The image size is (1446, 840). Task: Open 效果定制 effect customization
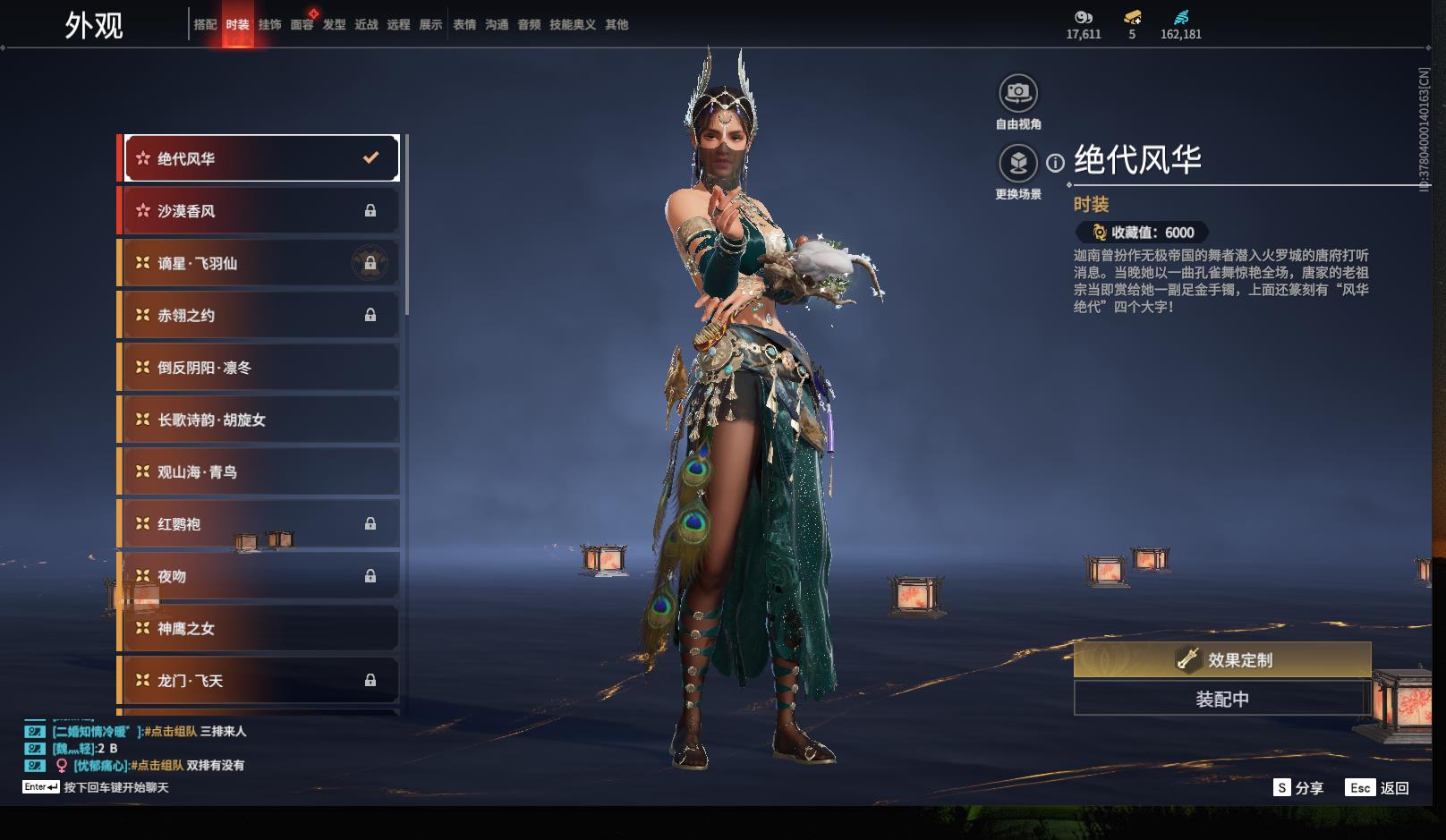coord(1221,660)
